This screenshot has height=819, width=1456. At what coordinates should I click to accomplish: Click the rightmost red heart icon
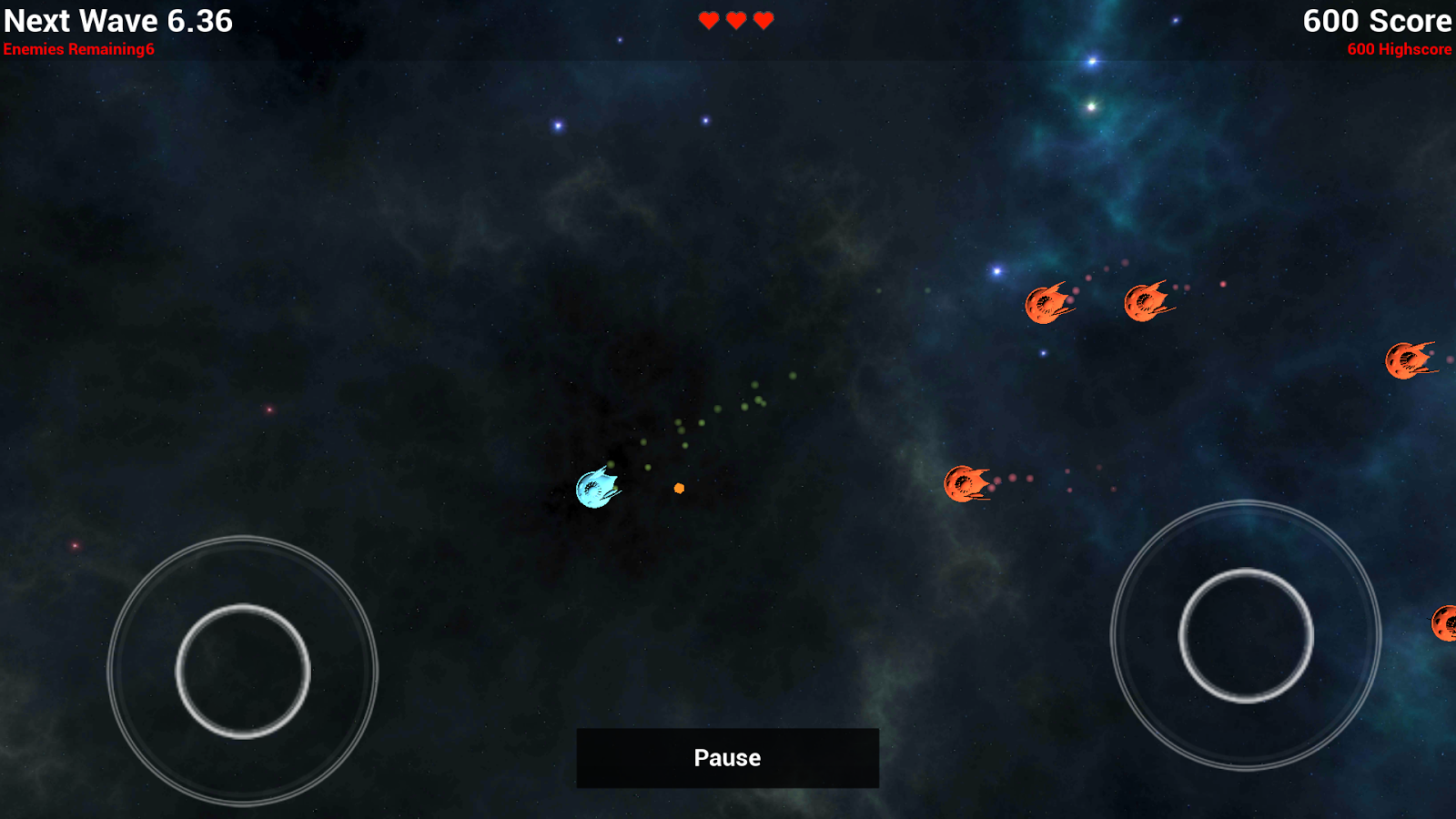(x=763, y=19)
